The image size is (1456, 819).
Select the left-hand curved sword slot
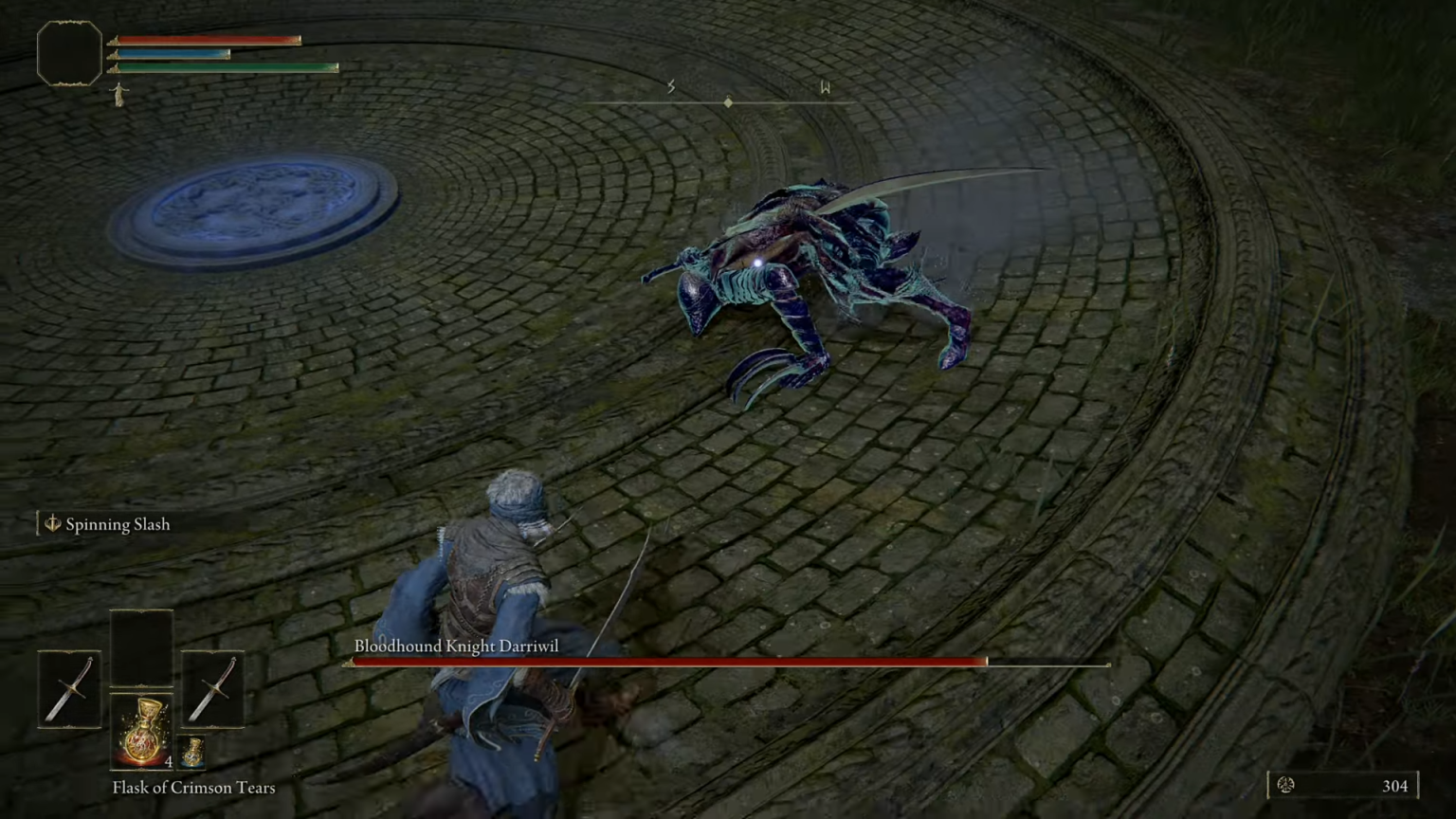coord(69,688)
